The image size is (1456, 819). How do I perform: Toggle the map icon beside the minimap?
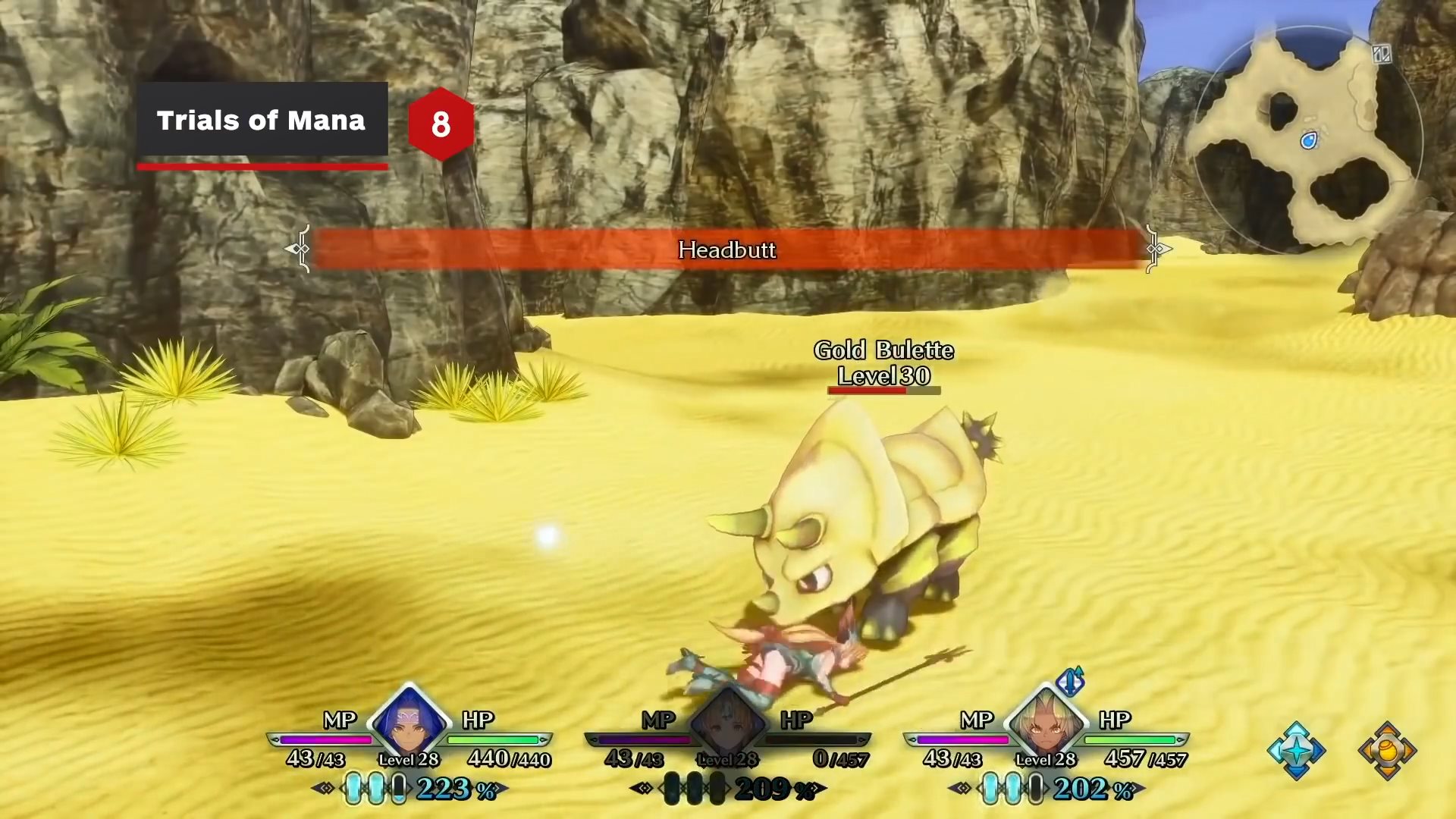1381,54
